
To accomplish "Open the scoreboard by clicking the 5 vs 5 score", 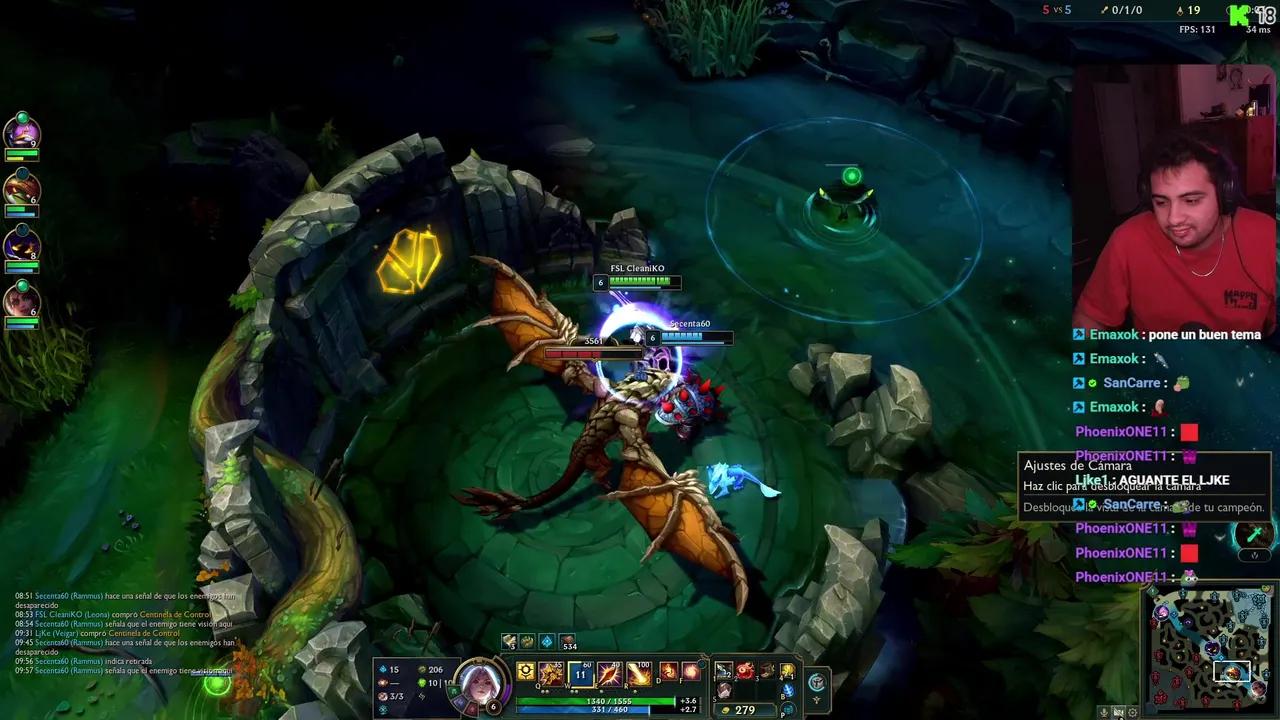I will 1055,10.
